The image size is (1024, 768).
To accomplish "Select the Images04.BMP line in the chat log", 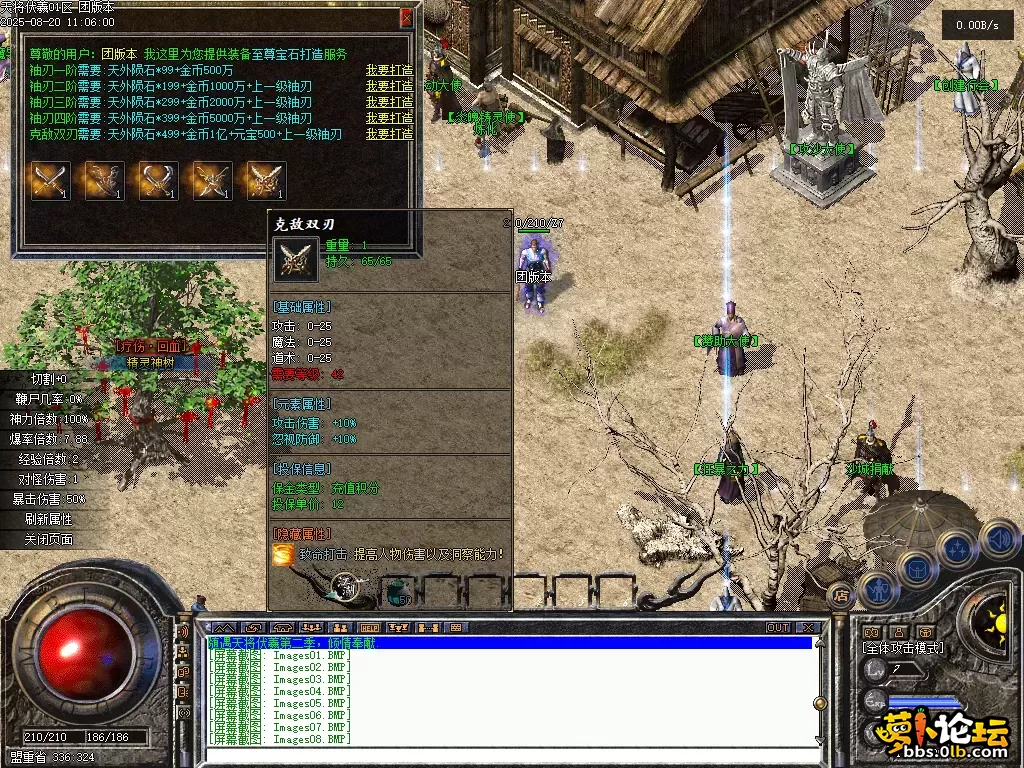I will 310,691.
